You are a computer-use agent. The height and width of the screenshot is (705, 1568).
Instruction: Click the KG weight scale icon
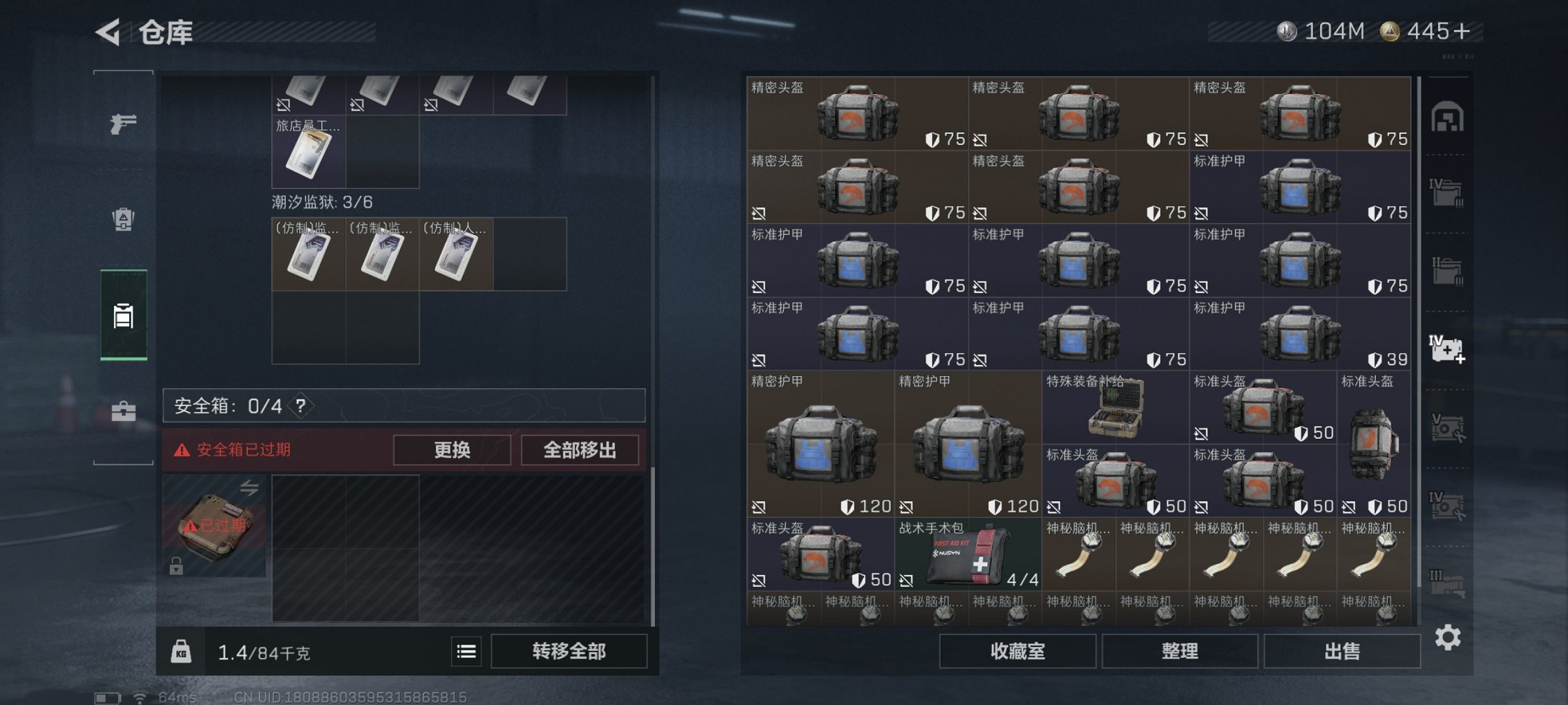182,652
